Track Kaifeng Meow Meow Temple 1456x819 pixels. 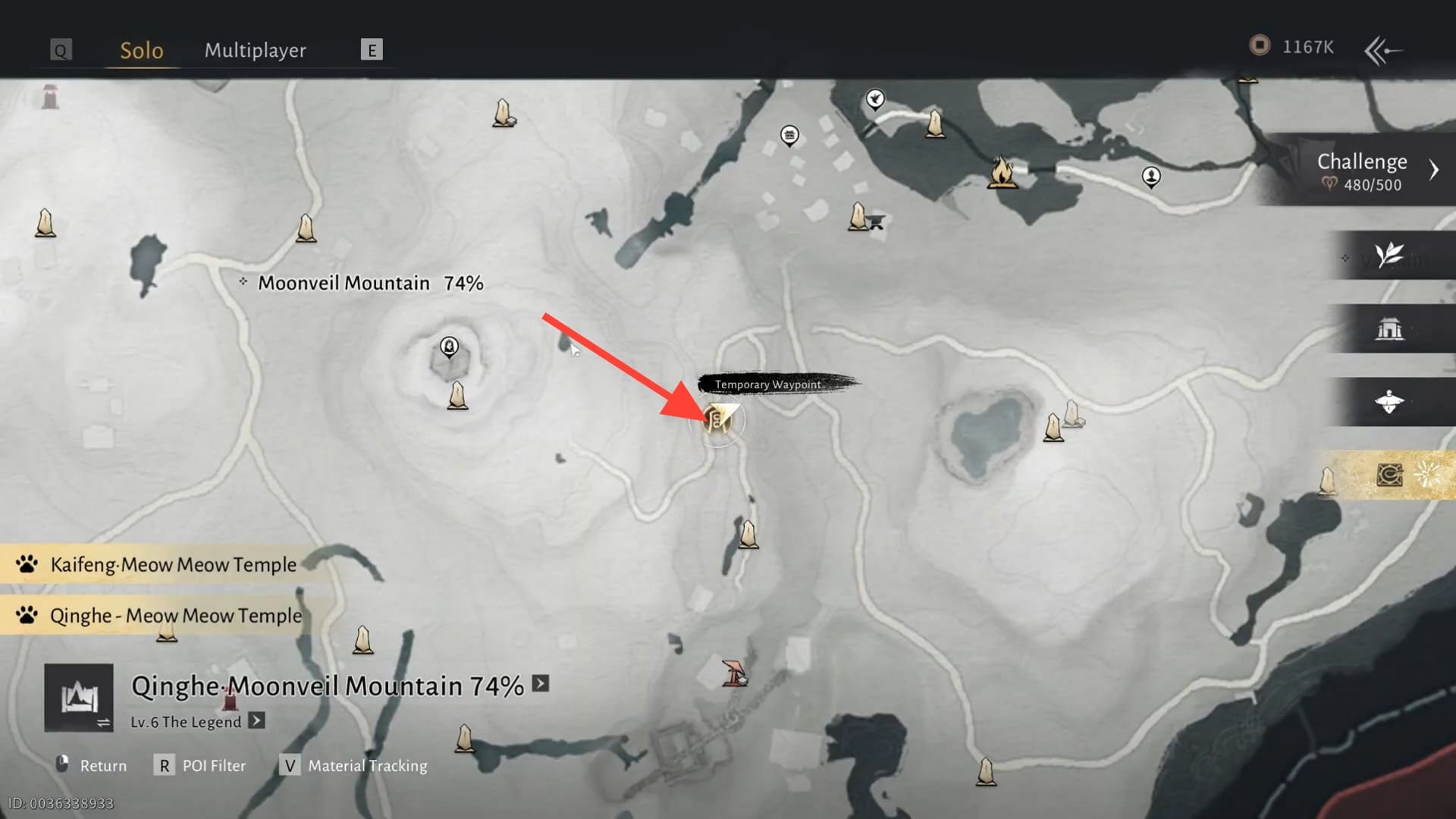tap(173, 565)
